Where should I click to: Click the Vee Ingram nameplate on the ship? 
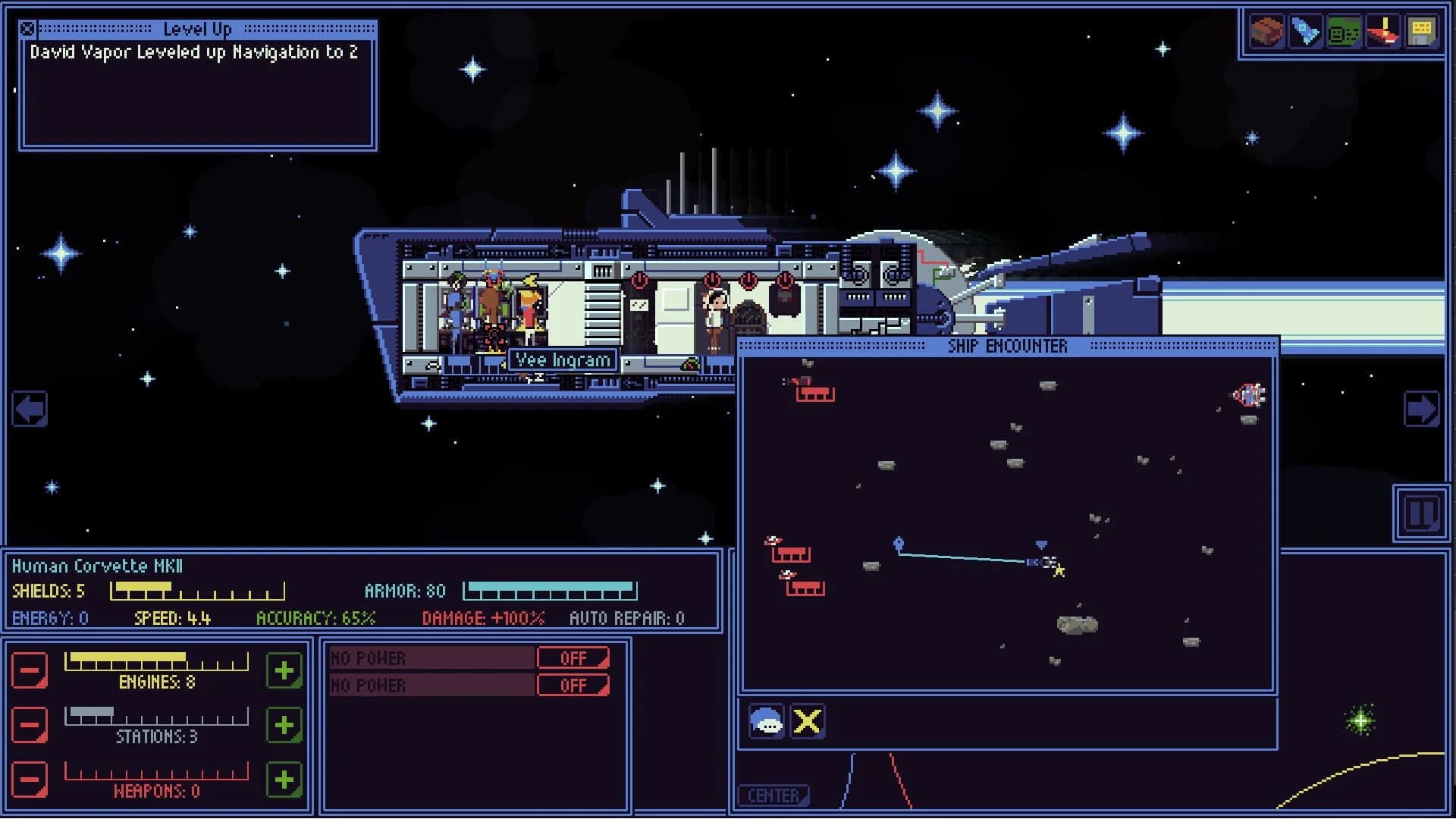[562, 359]
